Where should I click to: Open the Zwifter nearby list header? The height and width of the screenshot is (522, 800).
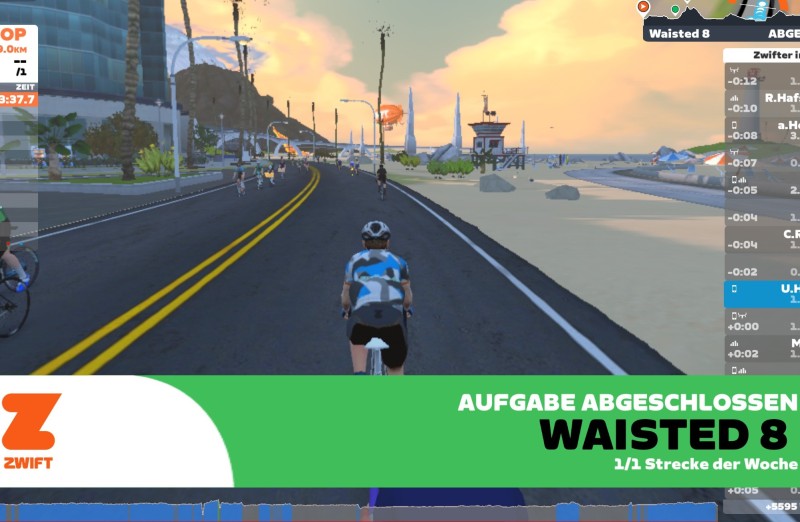point(762,56)
